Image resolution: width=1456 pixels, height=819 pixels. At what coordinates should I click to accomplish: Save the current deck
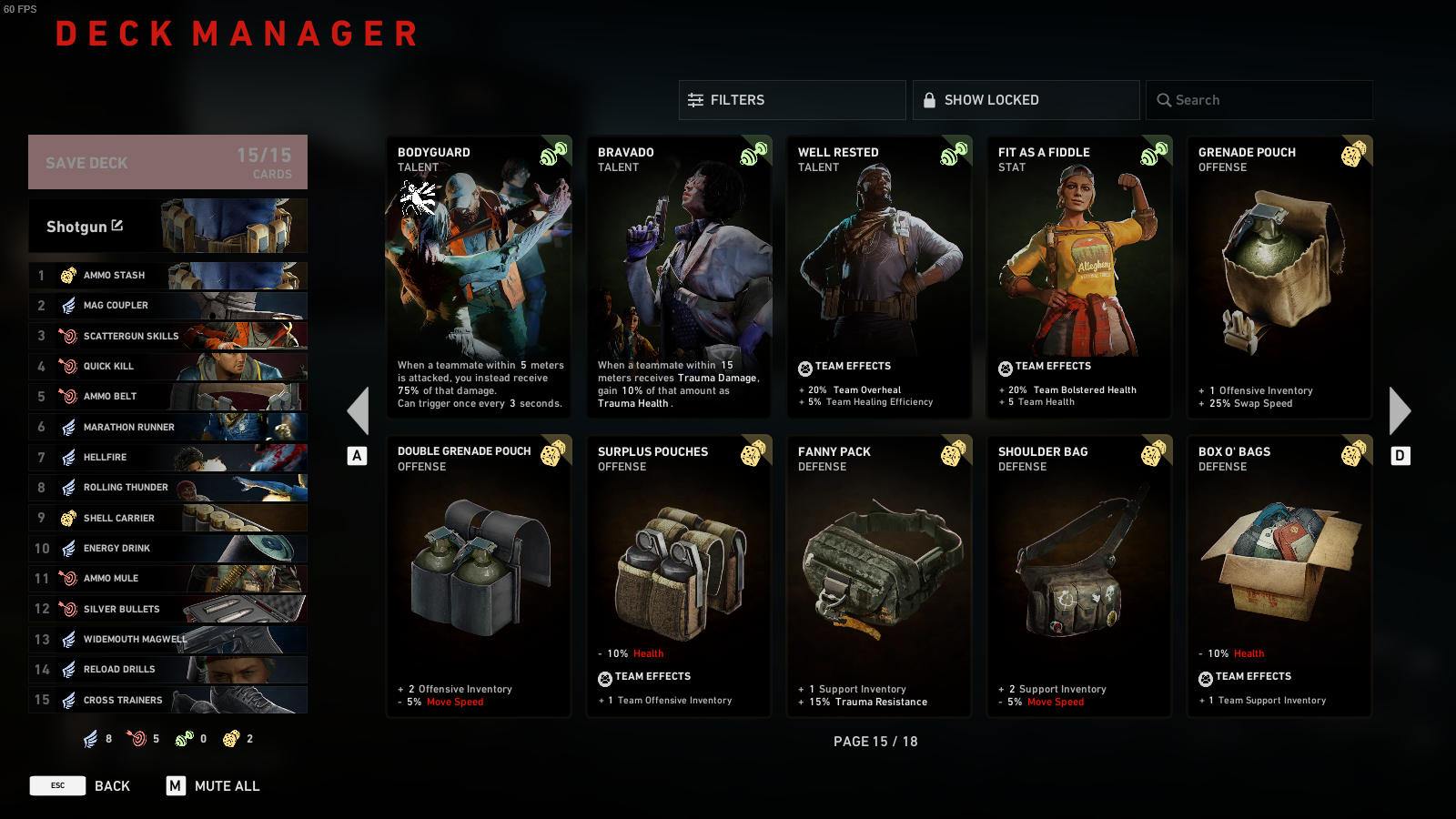[x=167, y=162]
